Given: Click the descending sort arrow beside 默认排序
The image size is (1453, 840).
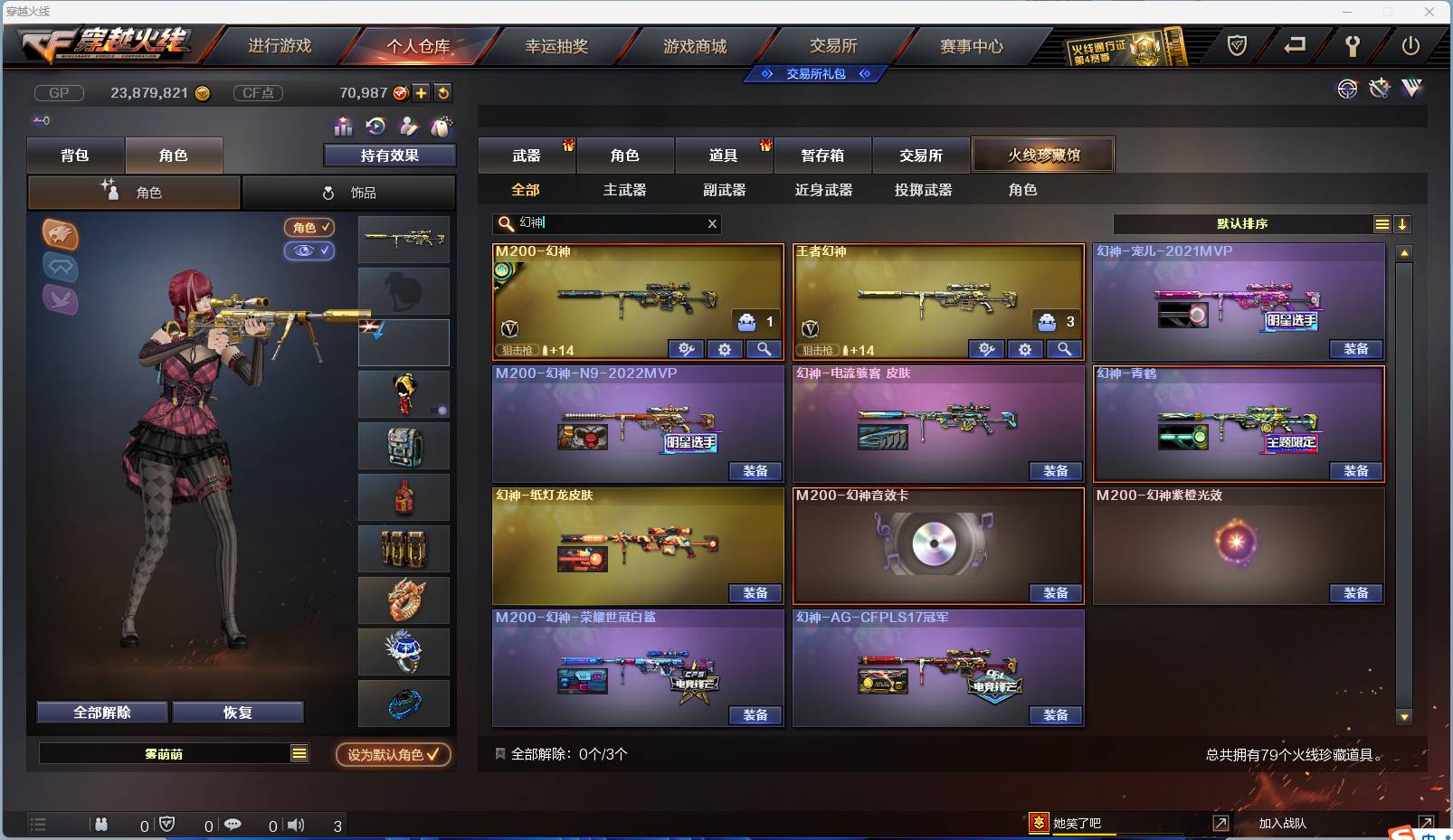Looking at the screenshot, I should click(x=1402, y=223).
